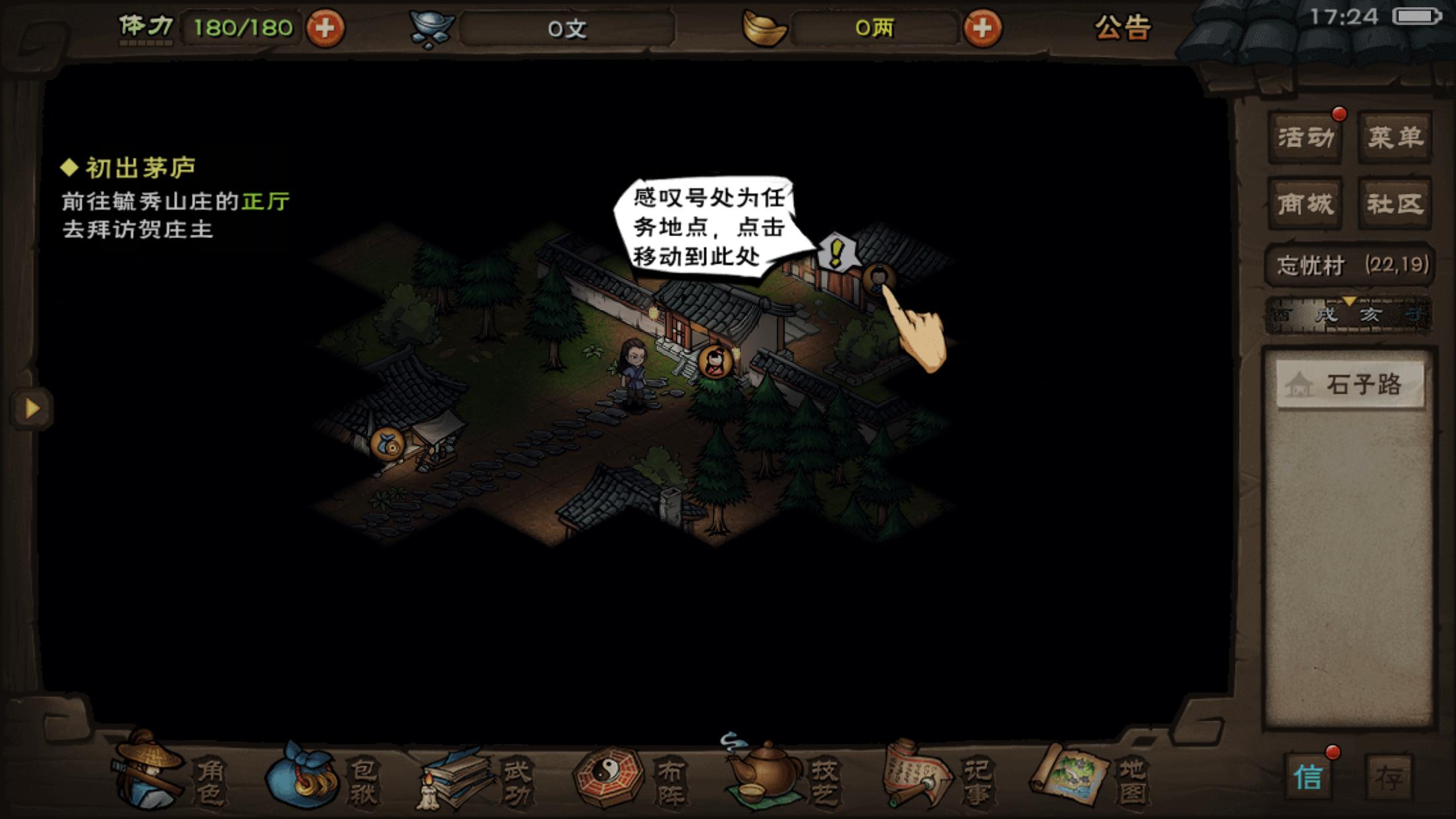This screenshot has width=1456, height=819.
Task: Check mail with the 信 button
Action: pos(1308,777)
